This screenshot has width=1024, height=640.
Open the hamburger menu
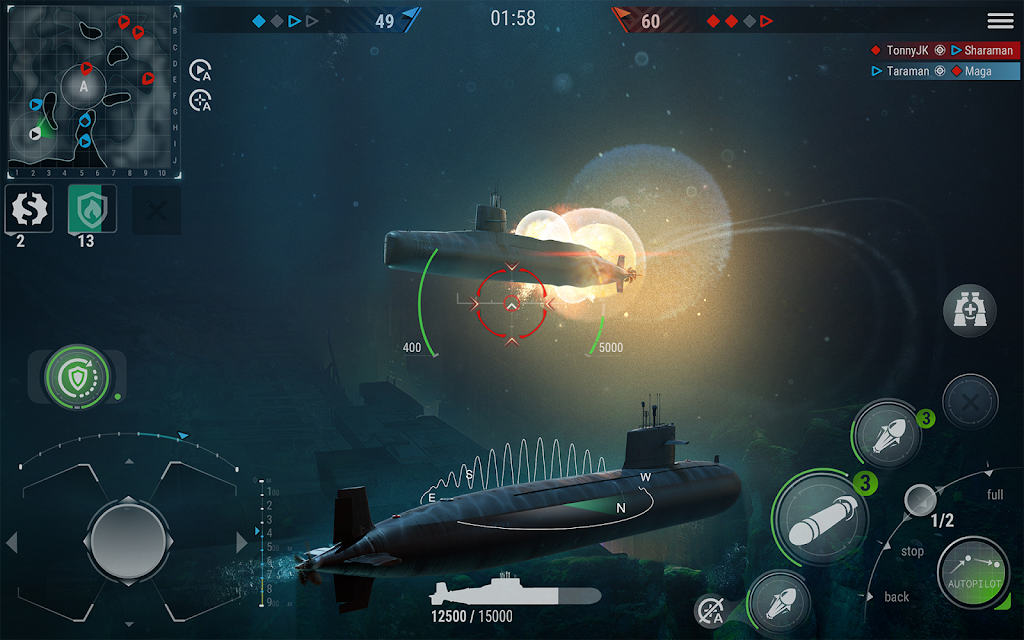tap(1000, 21)
